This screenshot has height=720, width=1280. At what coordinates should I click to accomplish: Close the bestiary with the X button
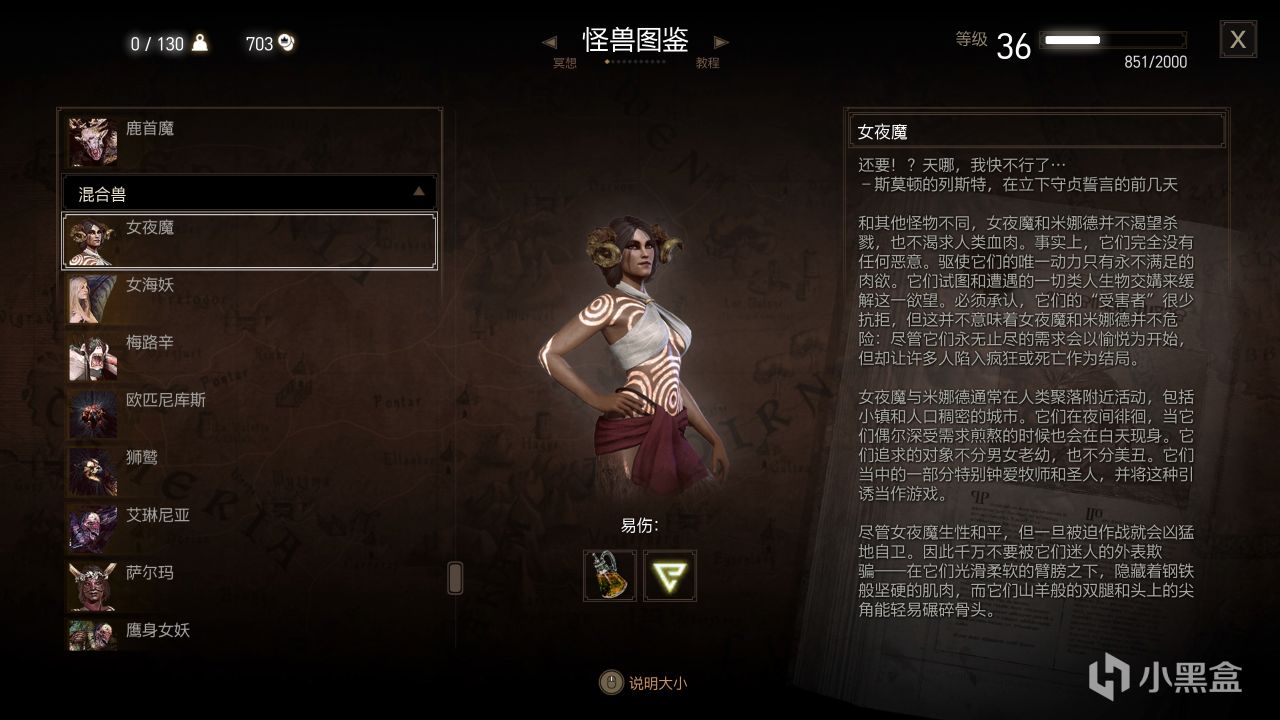pyautogui.click(x=1237, y=39)
